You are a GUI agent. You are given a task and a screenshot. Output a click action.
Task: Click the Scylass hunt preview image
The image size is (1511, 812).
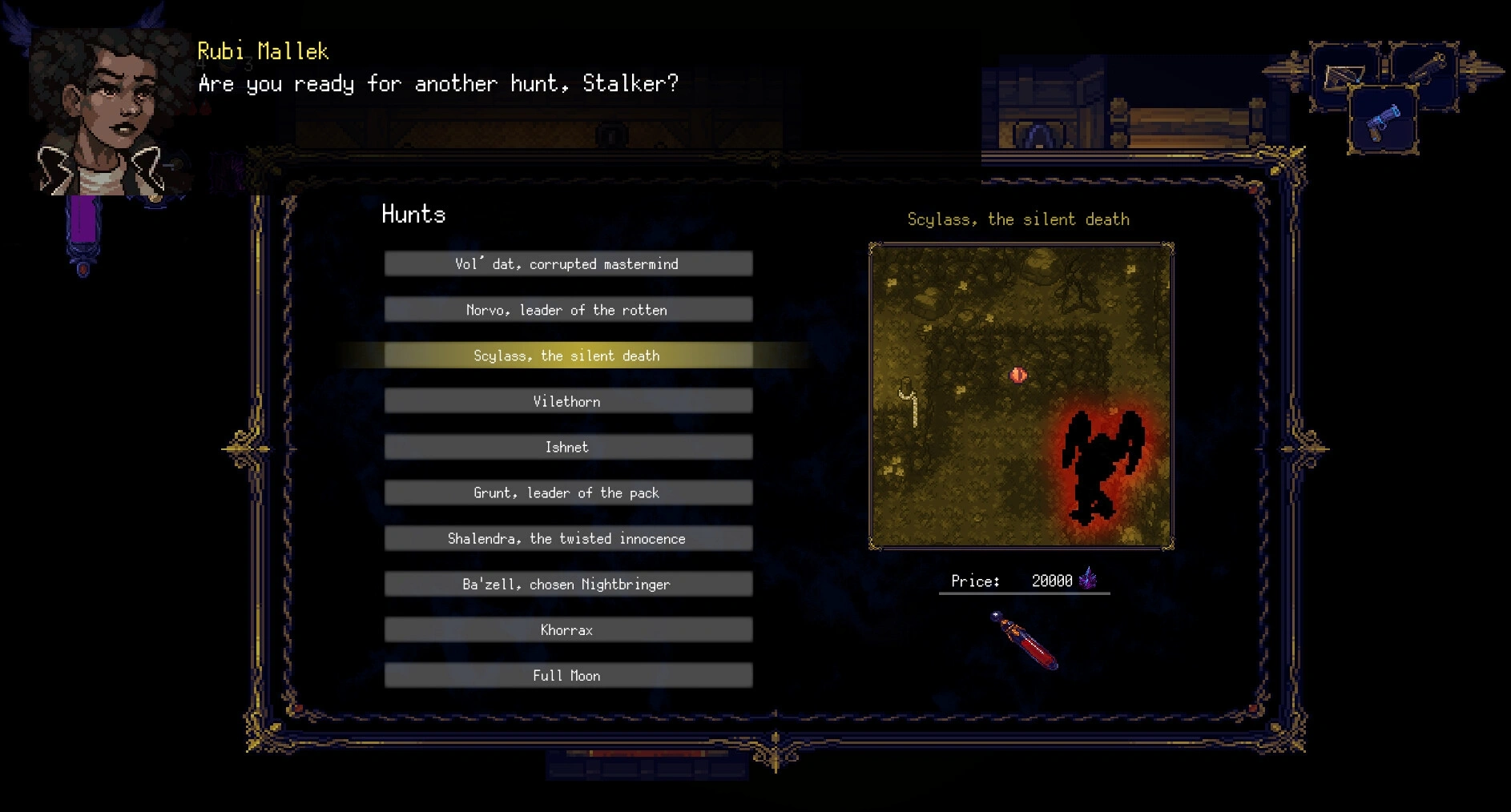point(1021,396)
